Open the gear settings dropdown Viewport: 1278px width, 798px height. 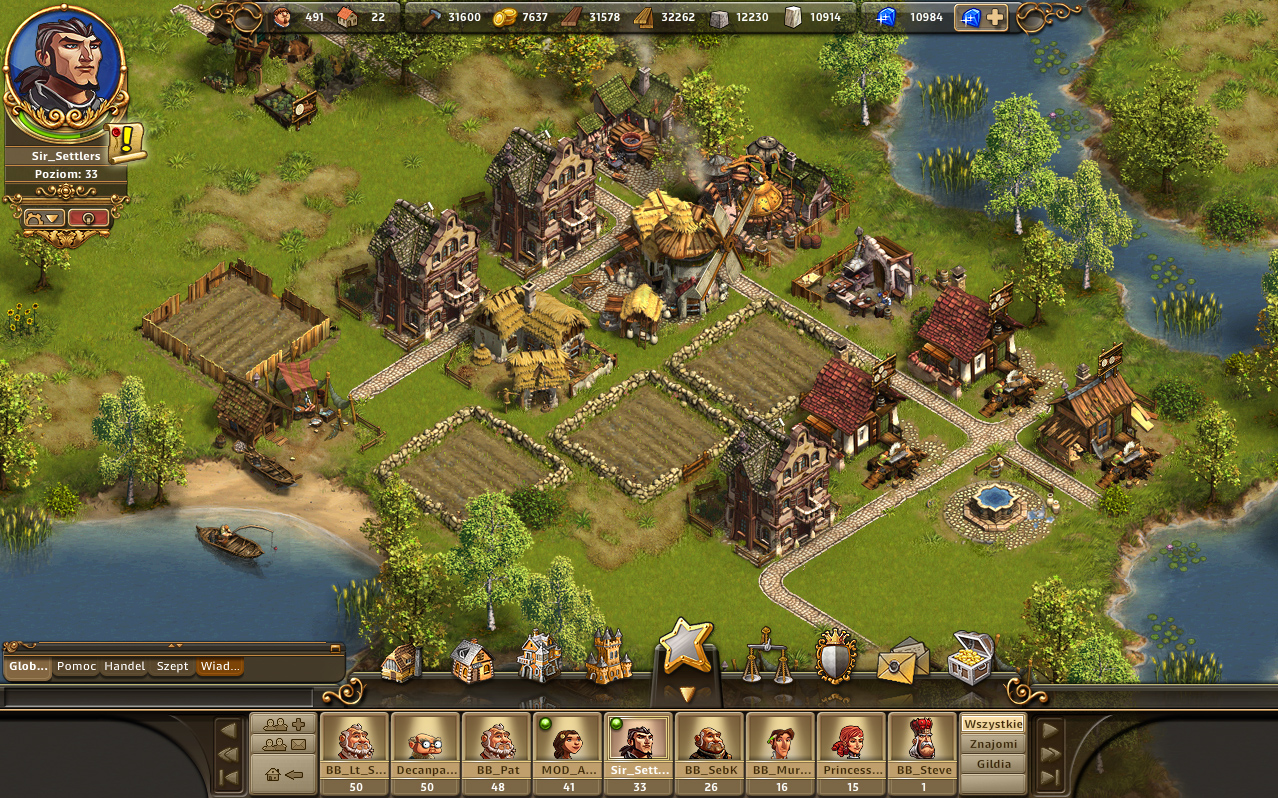[x=45, y=218]
